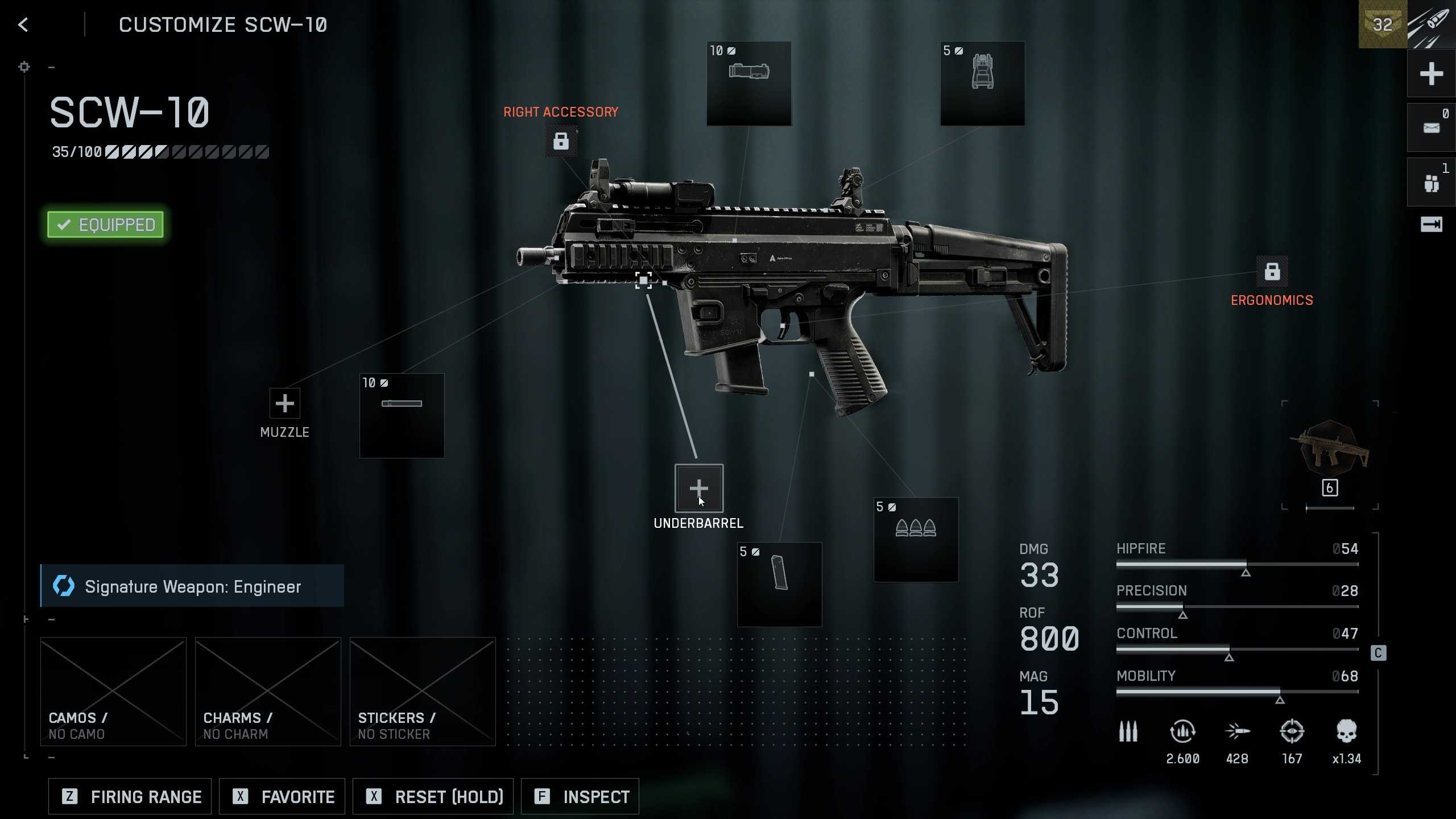The width and height of the screenshot is (1456, 819).
Task: Enter the Firing Range
Action: point(129,796)
